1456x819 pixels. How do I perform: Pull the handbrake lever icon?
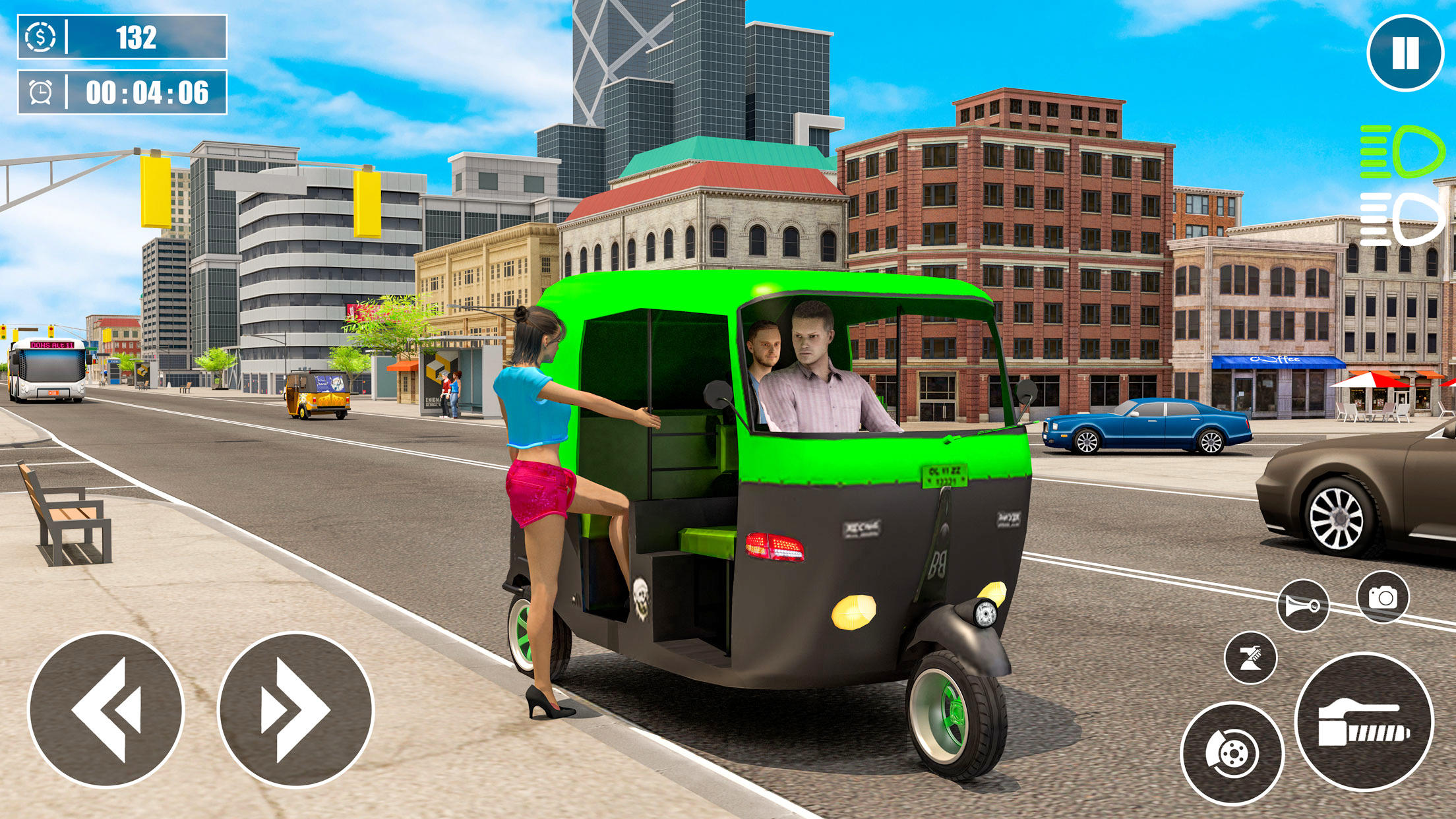pos(1252,657)
